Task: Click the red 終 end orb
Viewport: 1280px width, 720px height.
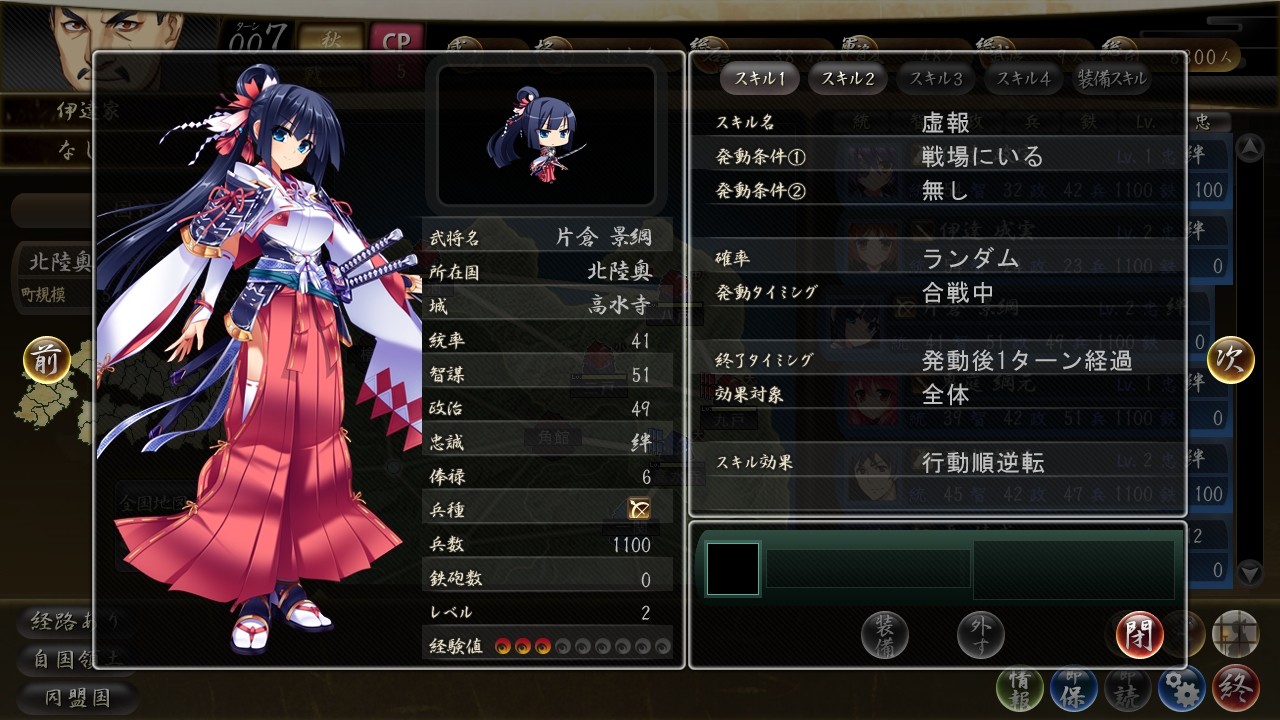Action: 1235,689
